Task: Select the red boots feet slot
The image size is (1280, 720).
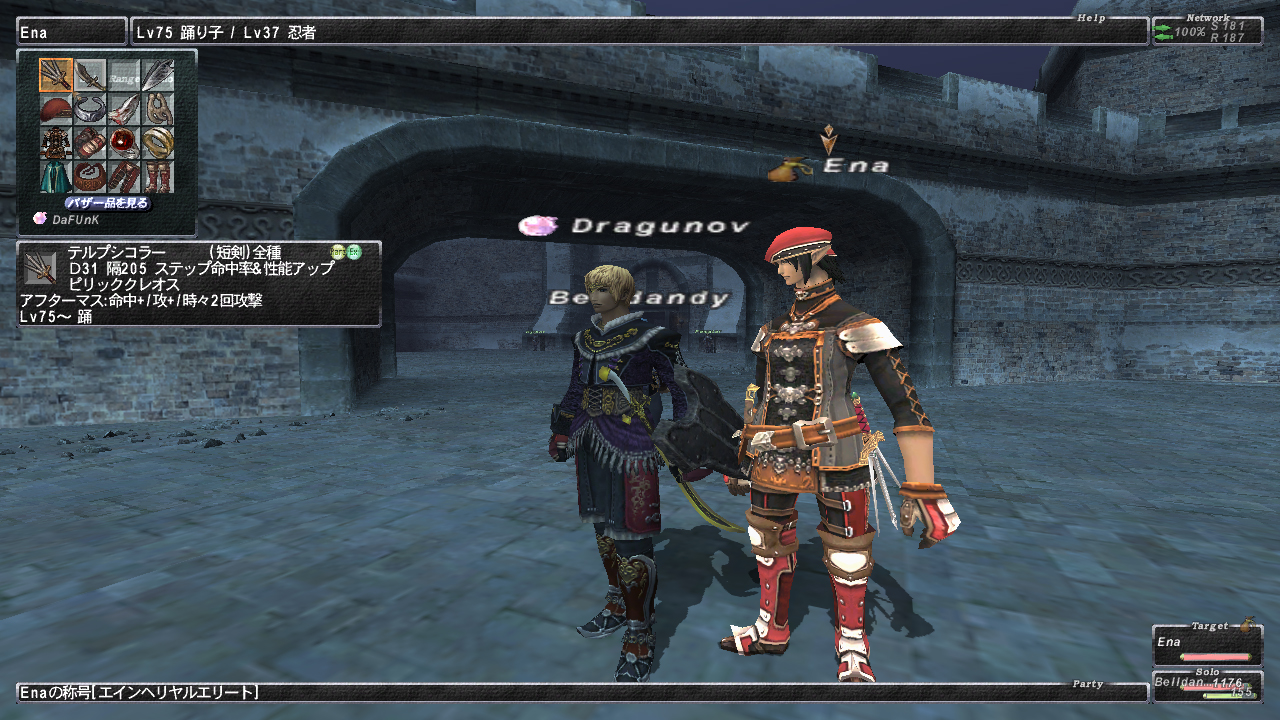Action: pos(158,177)
